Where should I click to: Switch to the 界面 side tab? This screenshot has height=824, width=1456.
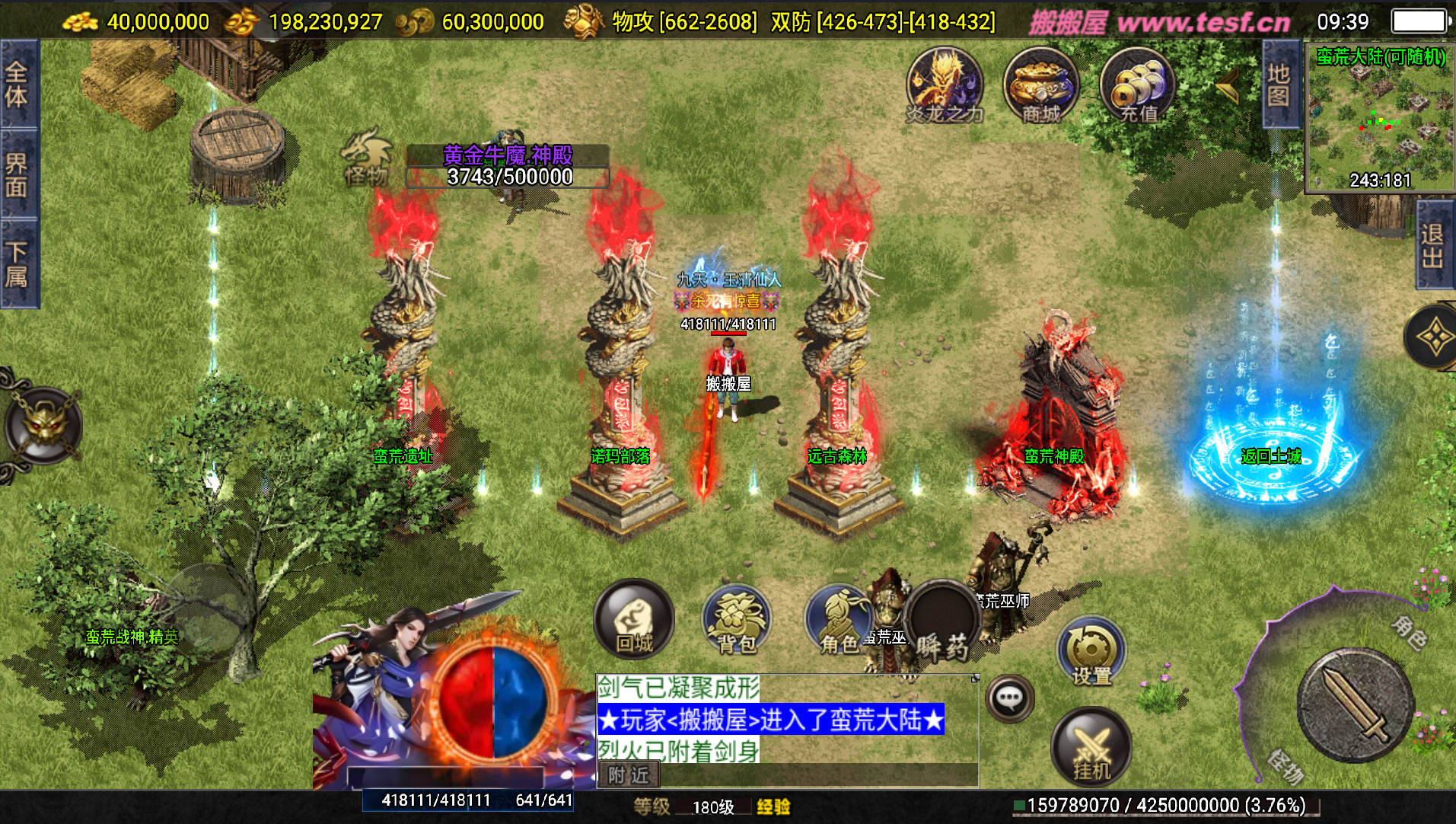[17, 174]
